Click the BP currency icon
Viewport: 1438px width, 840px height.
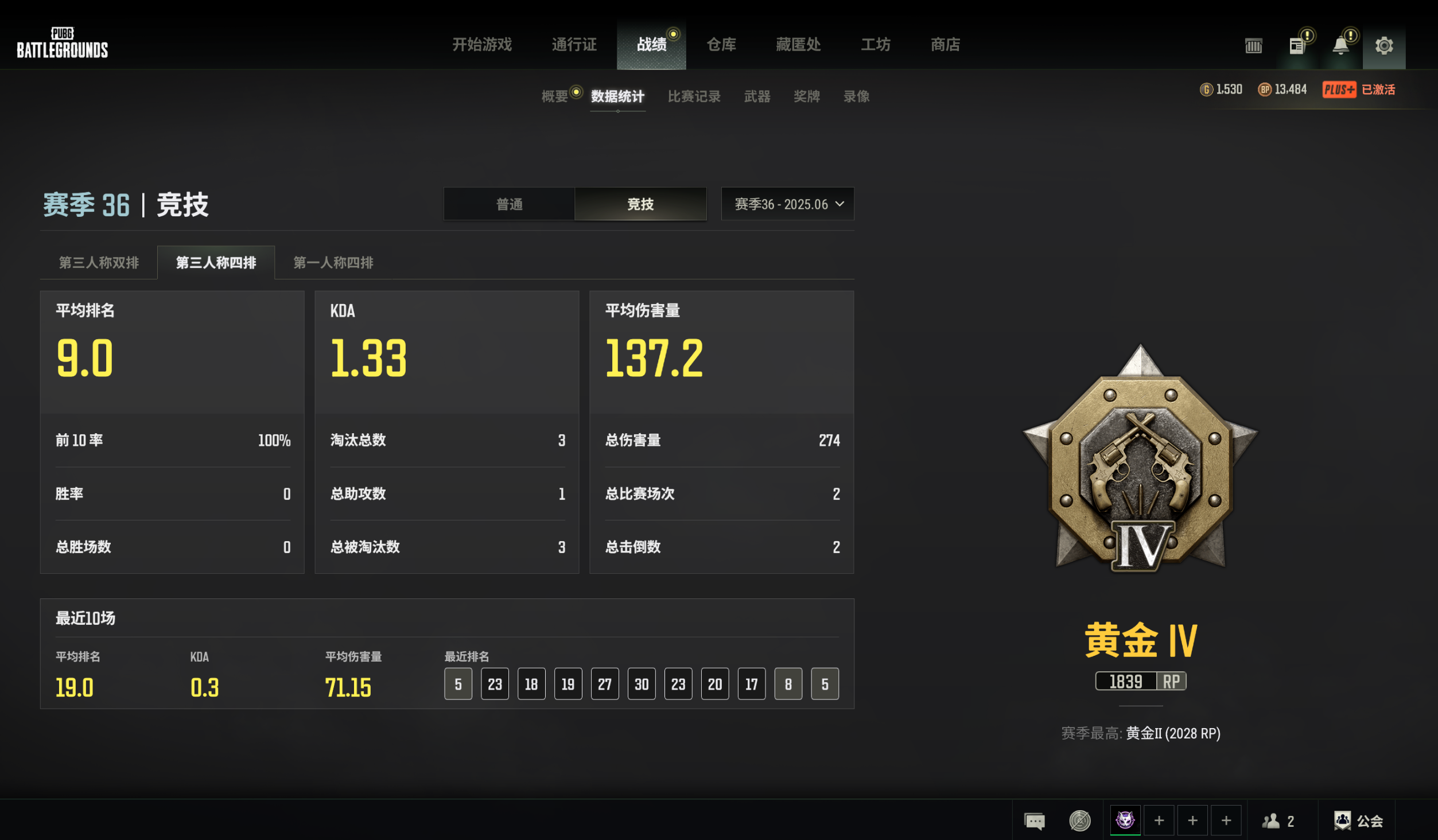(1265, 90)
